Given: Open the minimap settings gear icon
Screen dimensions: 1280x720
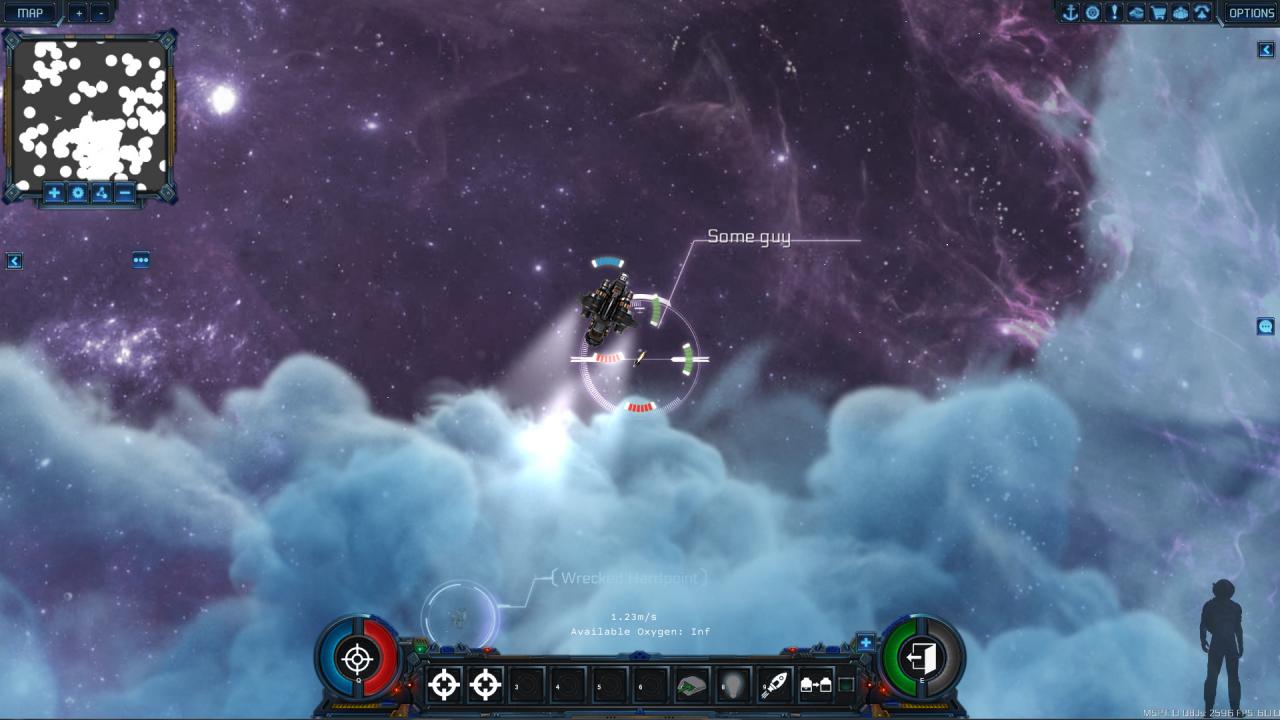Looking at the screenshot, I should (x=78, y=193).
